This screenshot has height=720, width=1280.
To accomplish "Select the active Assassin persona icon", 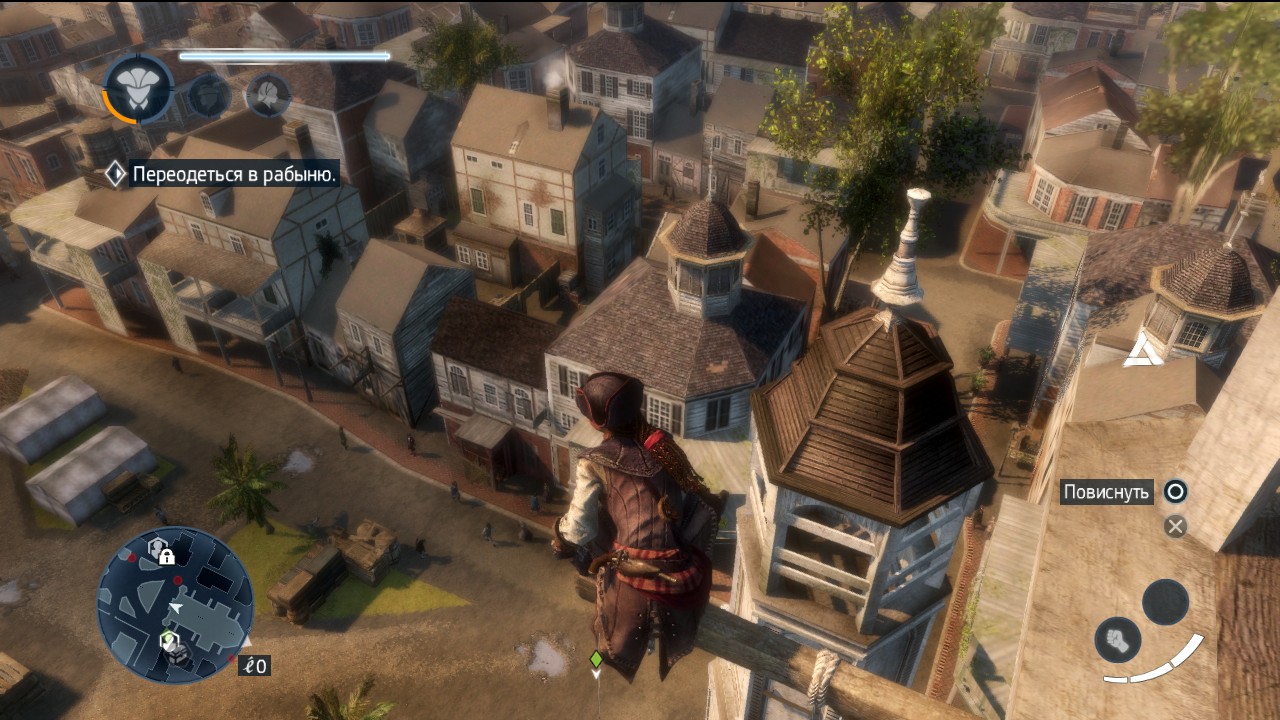I will click(139, 88).
